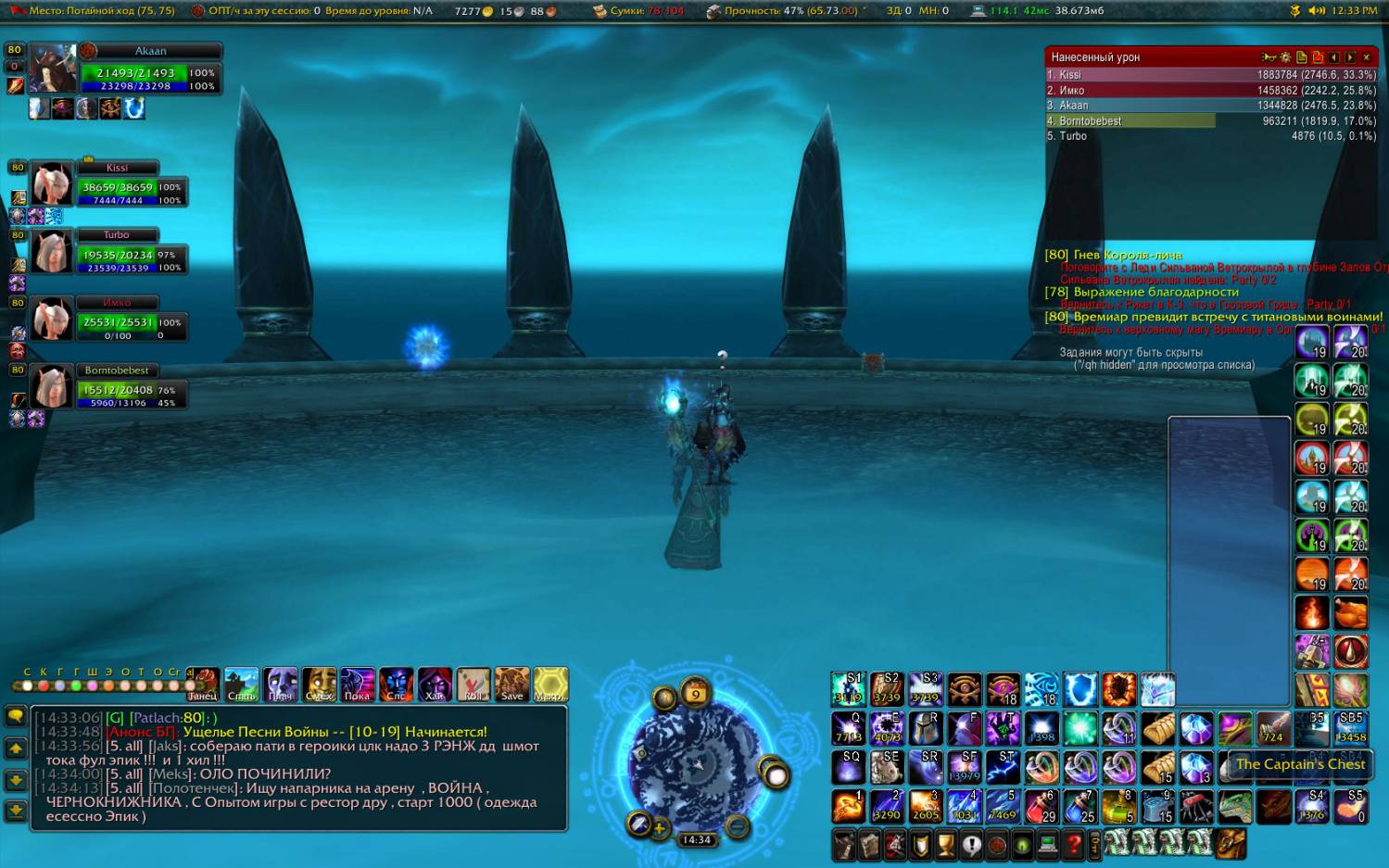Cast the ability bound to Q
The height and width of the screenshot is (868, 1389).
848,728
